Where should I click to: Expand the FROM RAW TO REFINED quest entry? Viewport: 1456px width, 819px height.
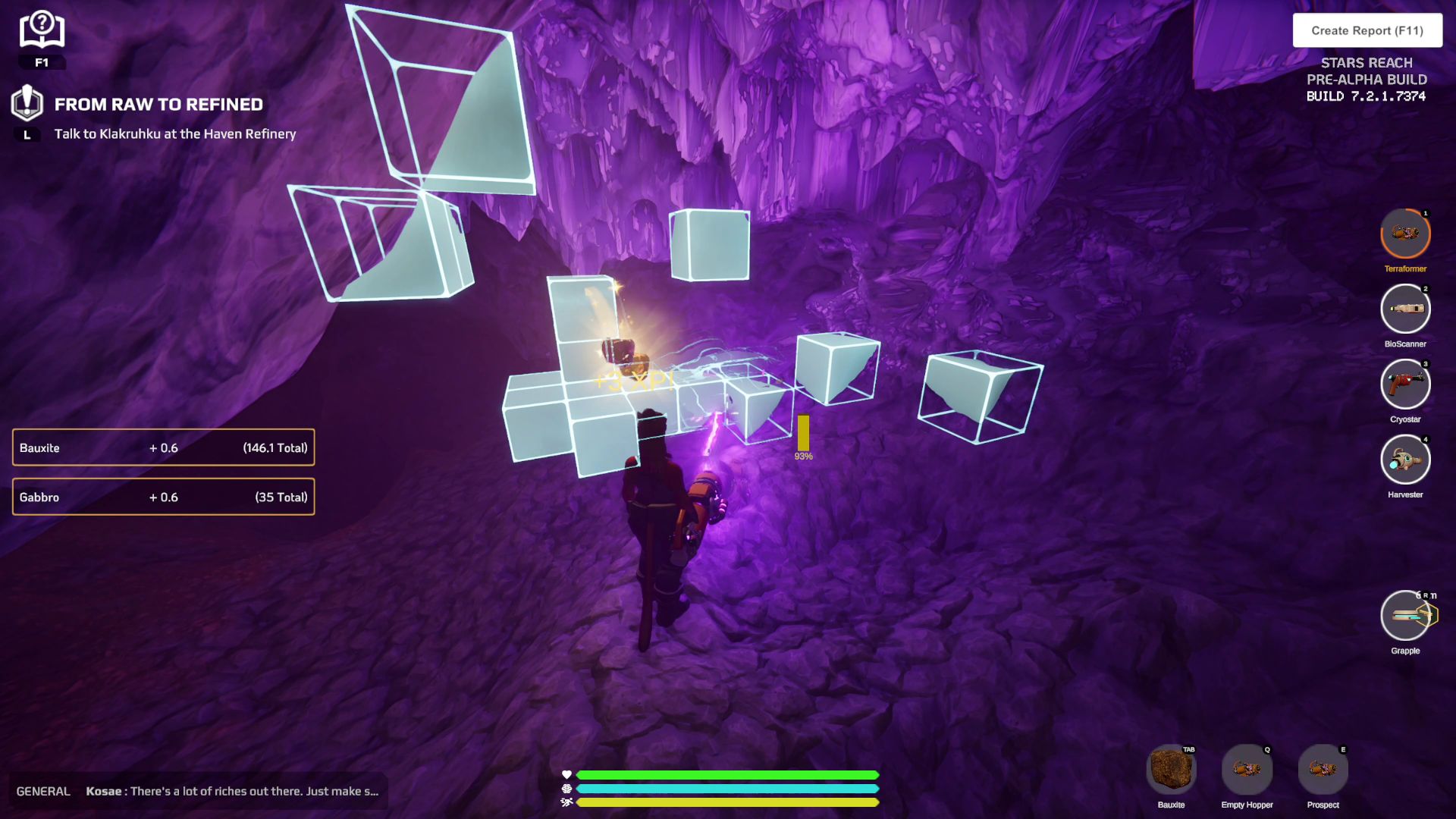[x=158, y=104]
